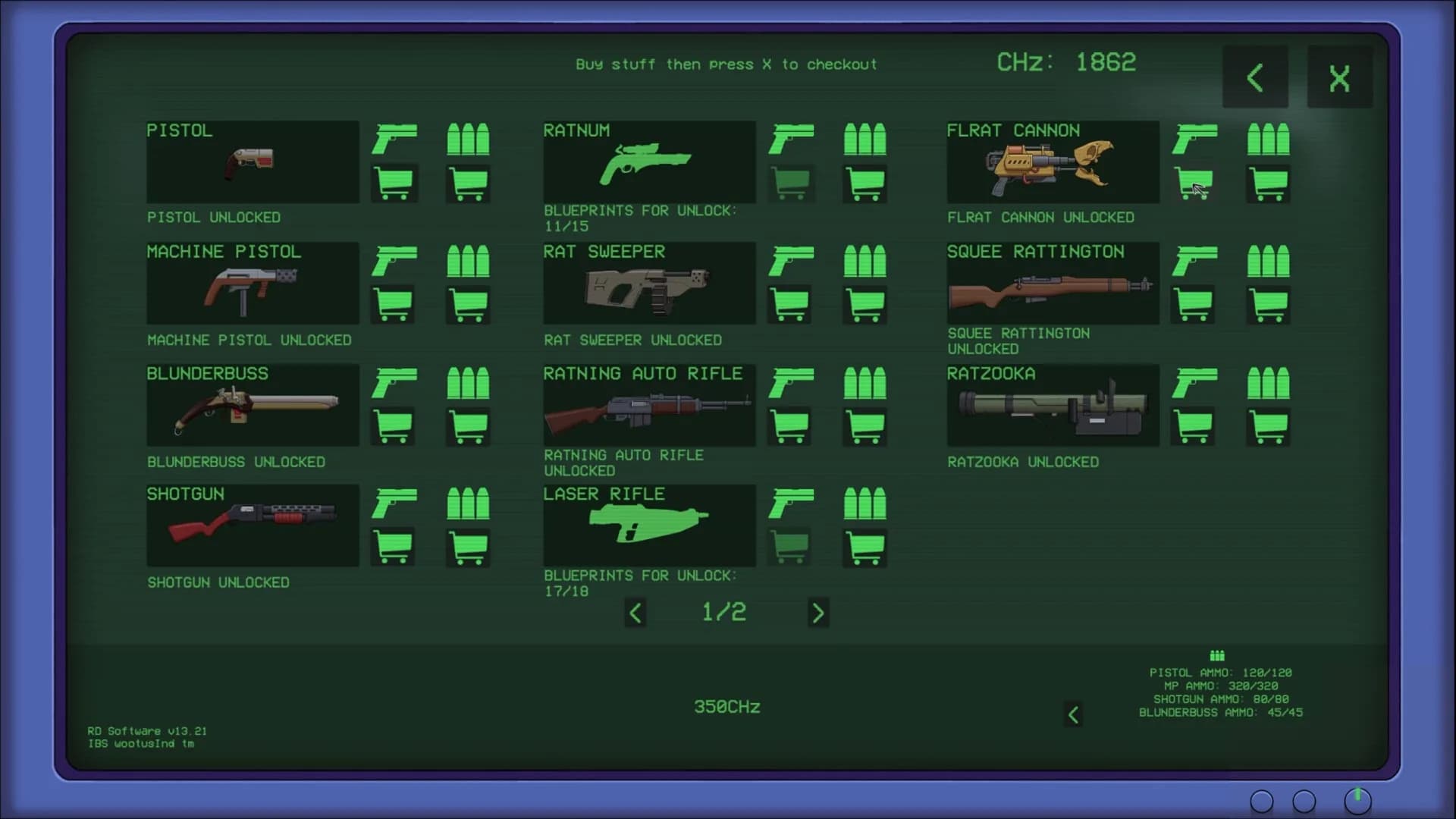The image size is (1456, 819).
Task: Close the shop with the X button
Action: click(1339, 76)
